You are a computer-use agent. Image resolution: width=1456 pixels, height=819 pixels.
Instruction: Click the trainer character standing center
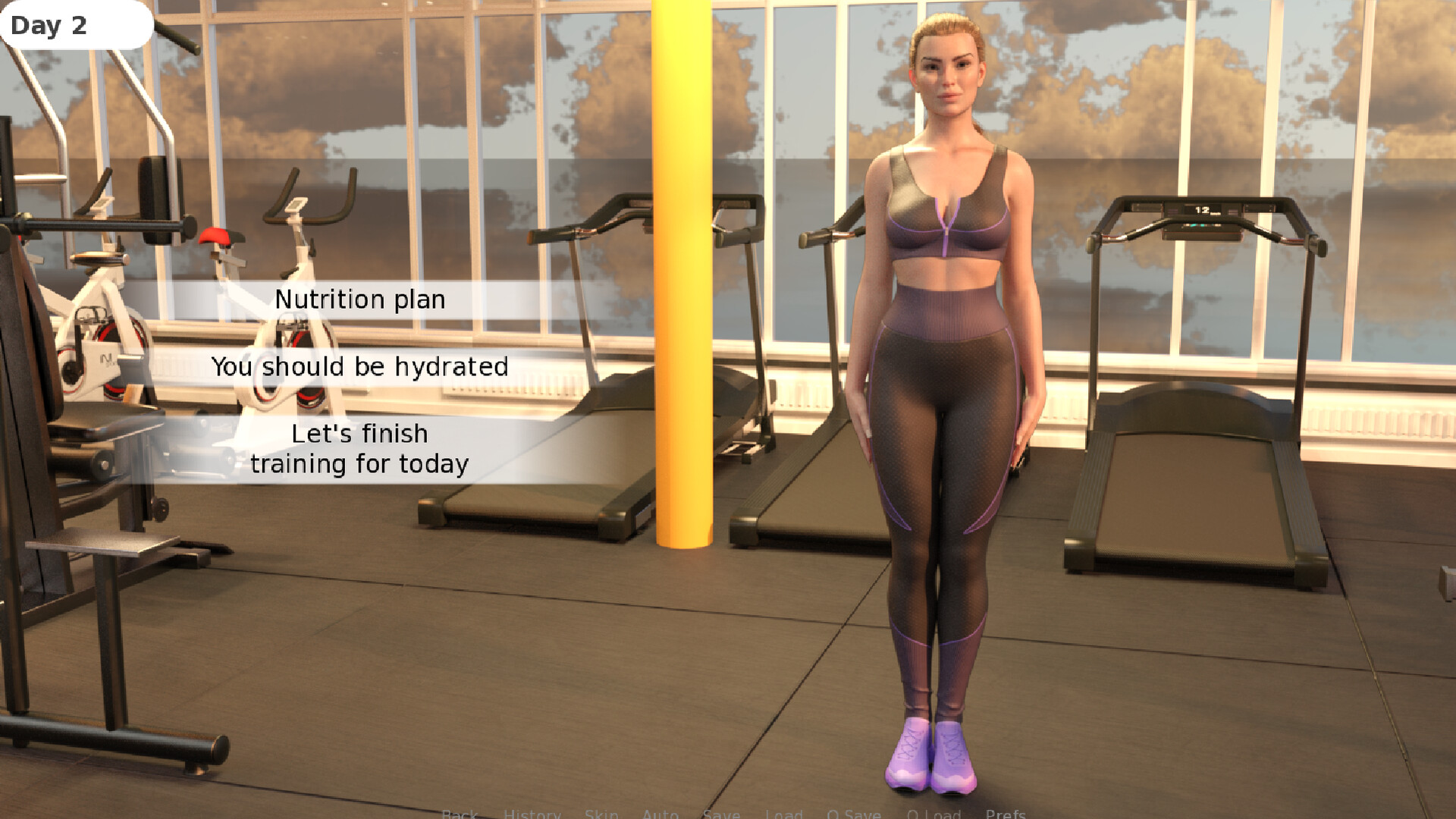pyautogui.click(x=944, y=341)
